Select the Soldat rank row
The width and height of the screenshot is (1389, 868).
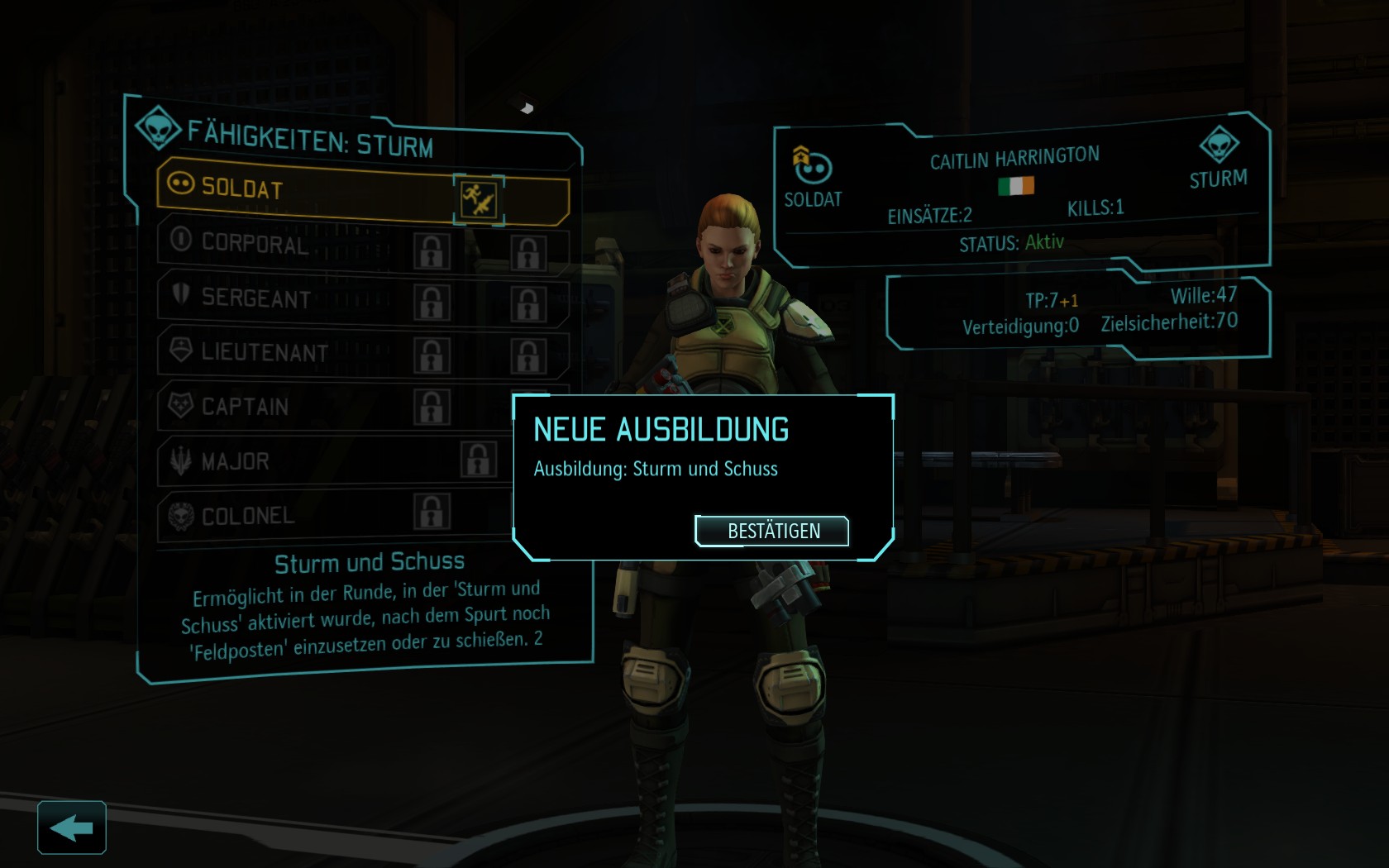(306, 189)
